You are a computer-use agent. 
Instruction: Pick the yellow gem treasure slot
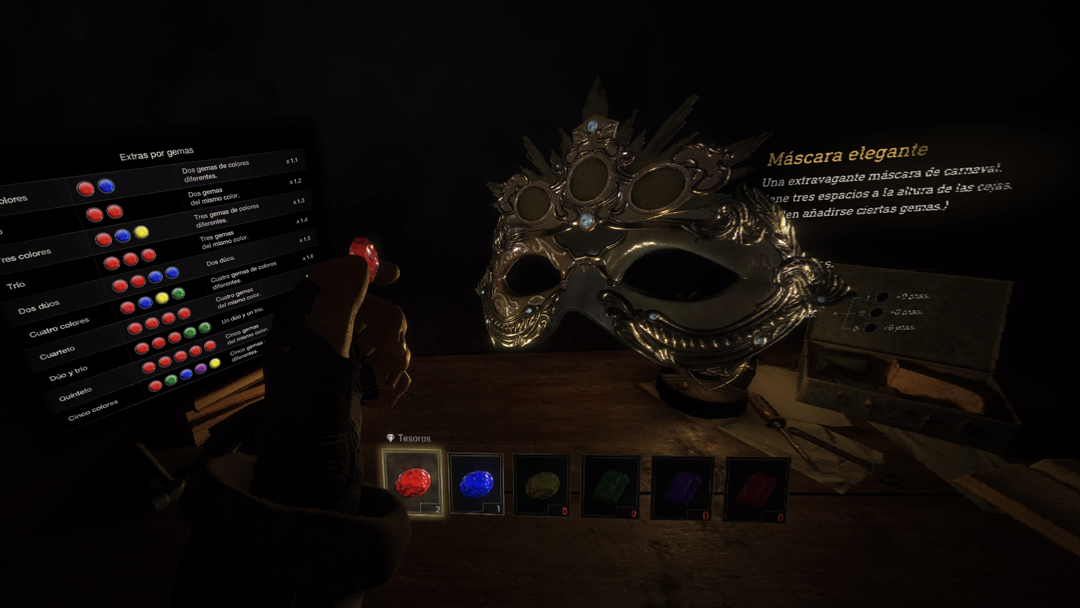click(541, 486)
